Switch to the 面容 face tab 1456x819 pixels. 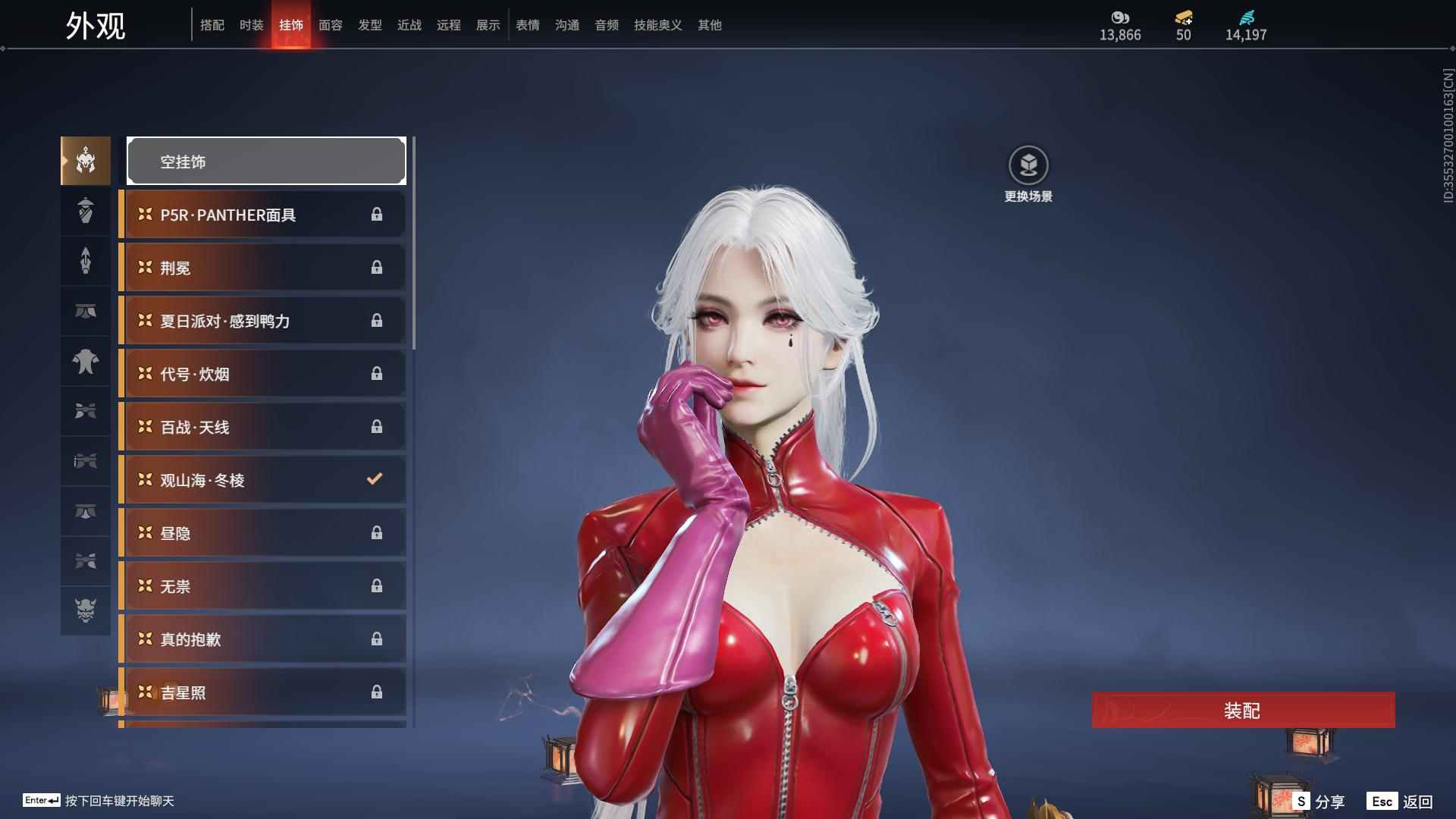tap(331, 25)
